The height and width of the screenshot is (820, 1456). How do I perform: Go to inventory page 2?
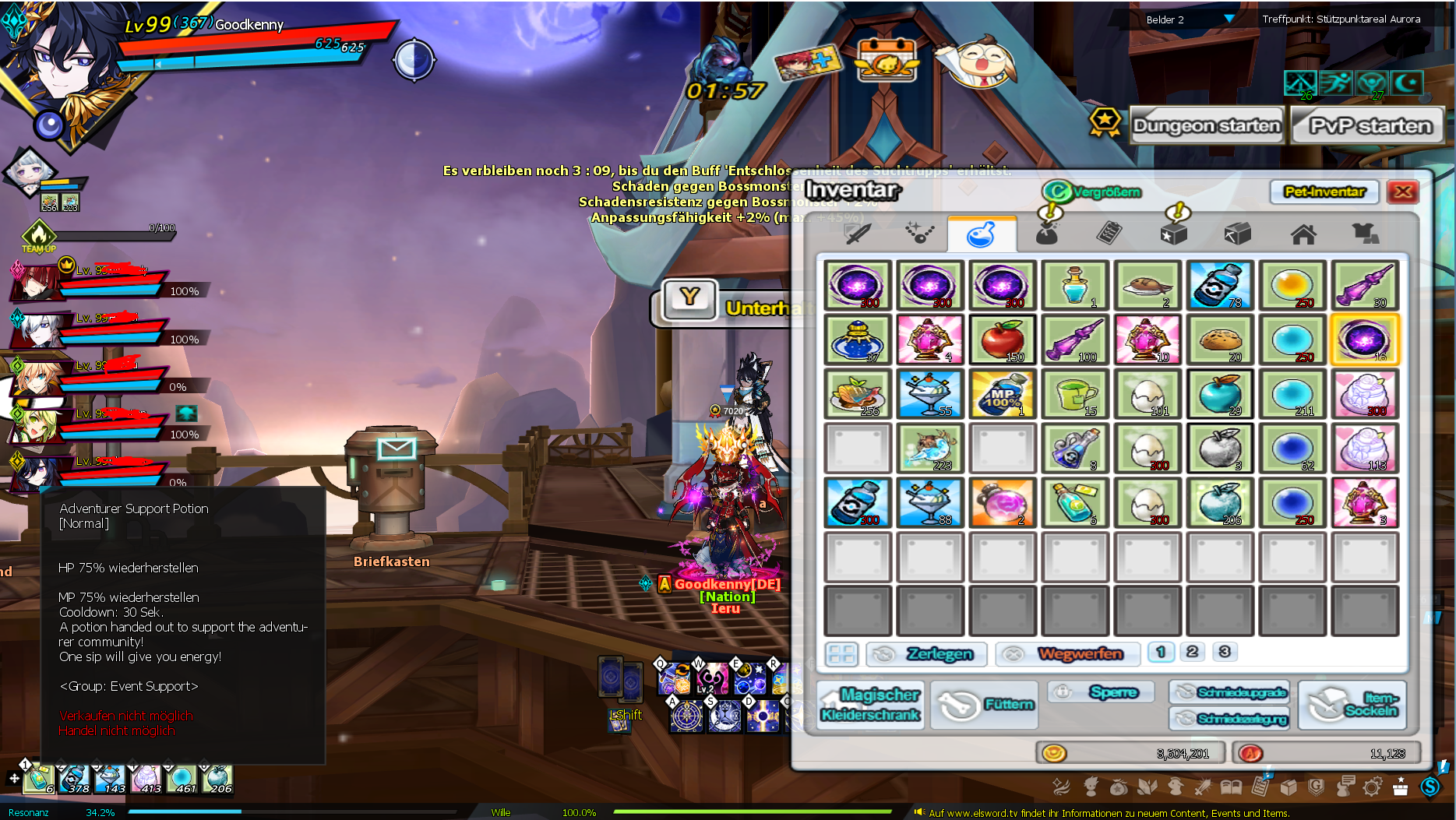point(1192,652)
